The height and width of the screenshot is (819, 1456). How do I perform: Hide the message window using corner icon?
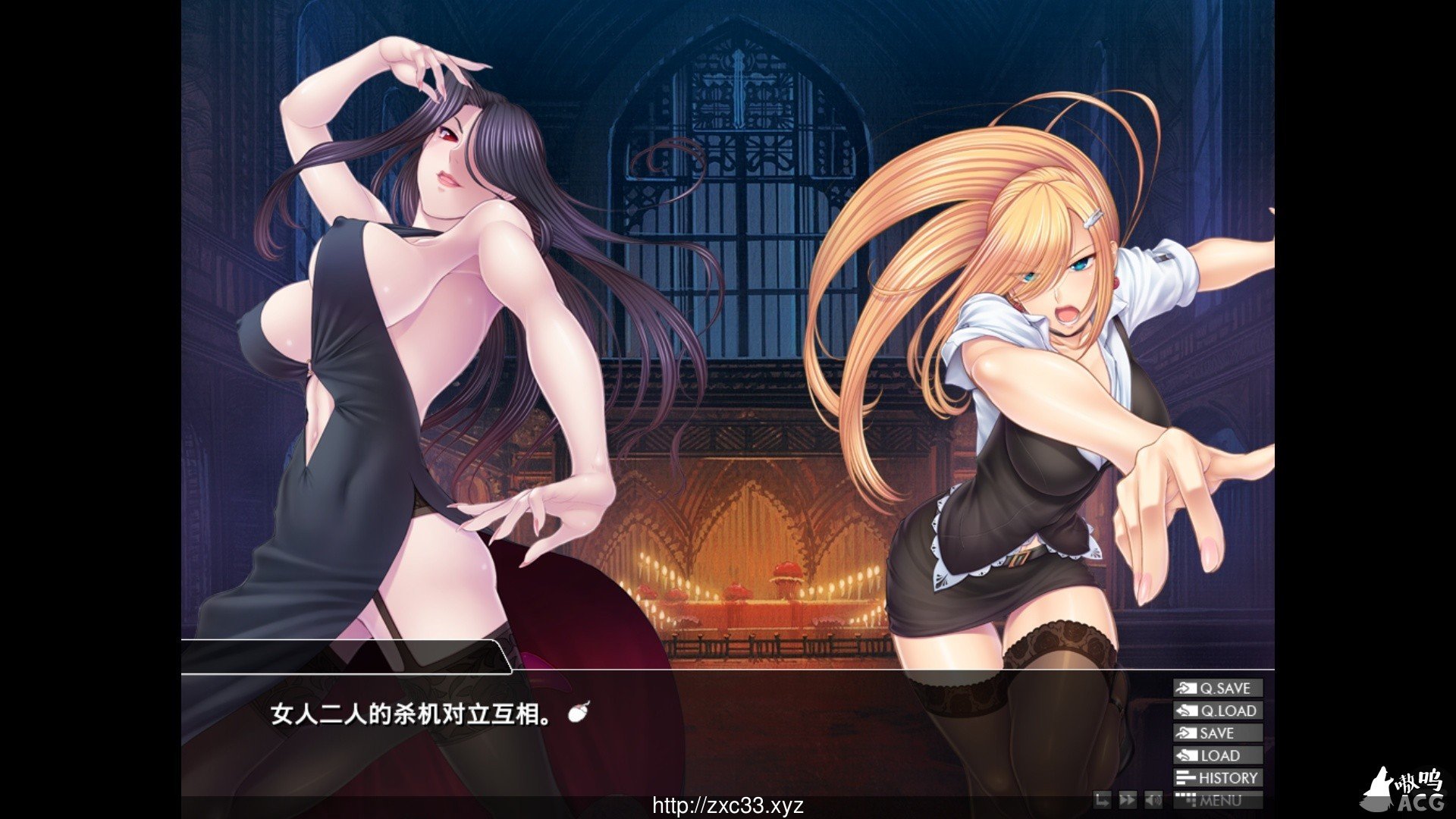click(x=1103, y=799)
